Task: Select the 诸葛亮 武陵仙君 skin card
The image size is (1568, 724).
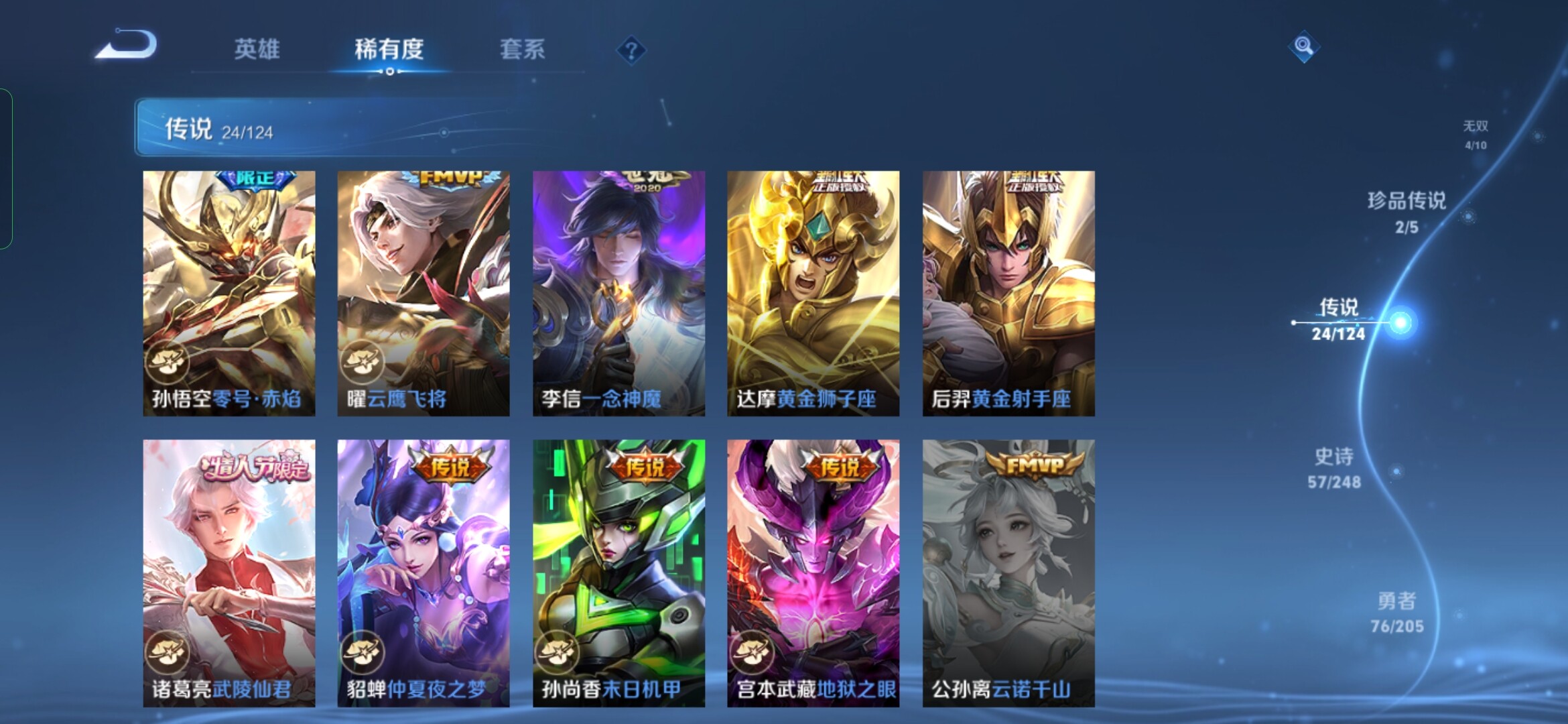Action: (x=229, y=572)
